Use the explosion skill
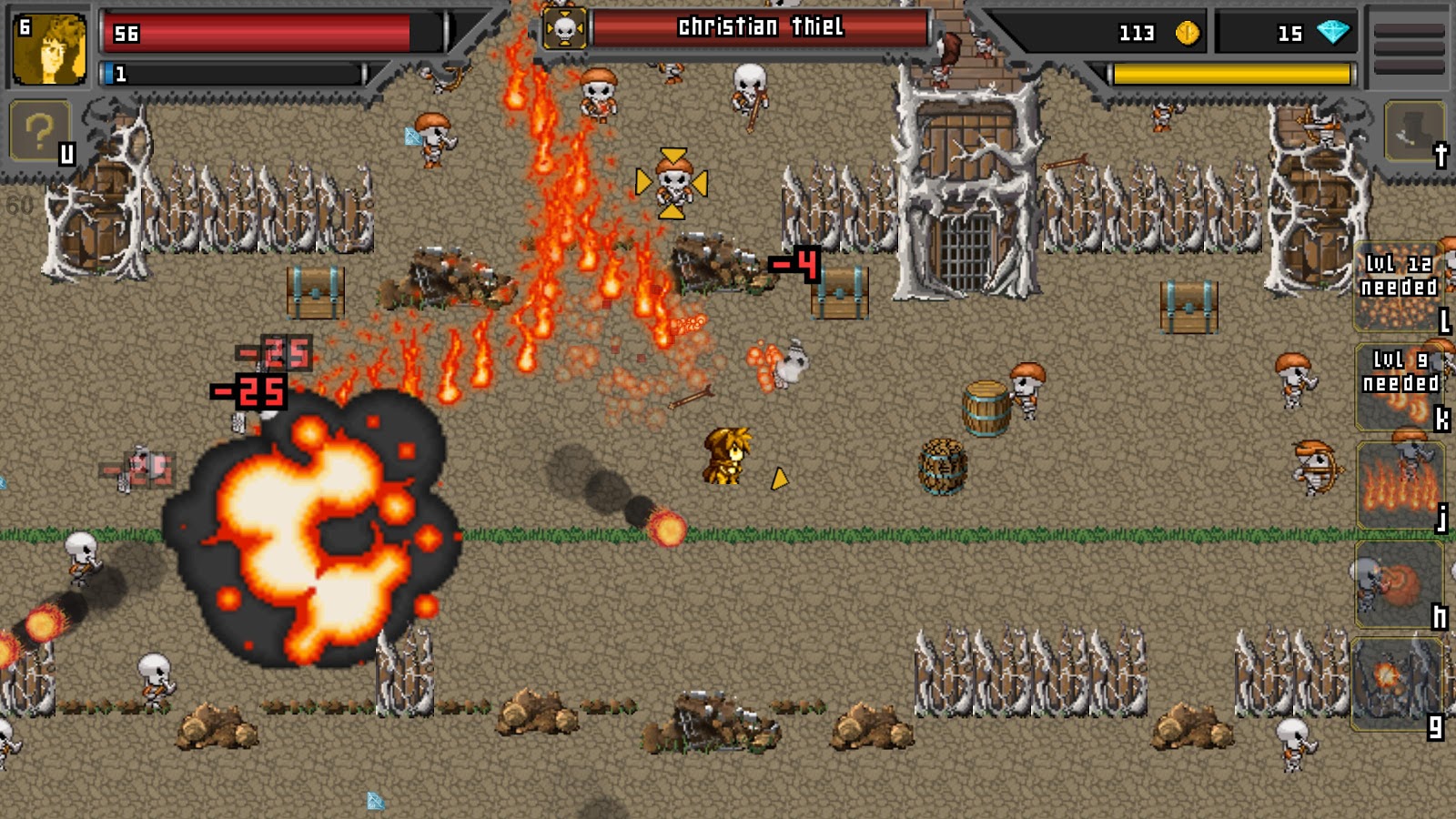Screen dimensions: 1456x819 click(1397, 682)
